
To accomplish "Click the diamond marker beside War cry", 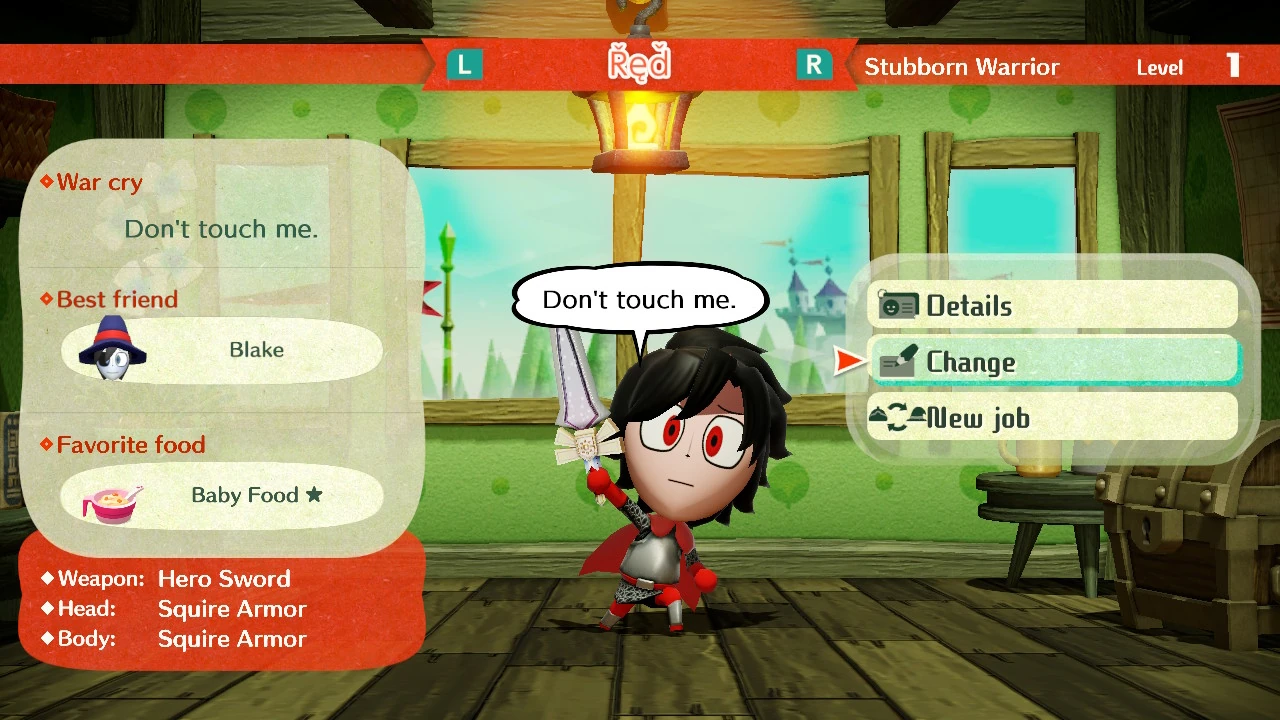I will pyautogui.click(x=47, y=182).
